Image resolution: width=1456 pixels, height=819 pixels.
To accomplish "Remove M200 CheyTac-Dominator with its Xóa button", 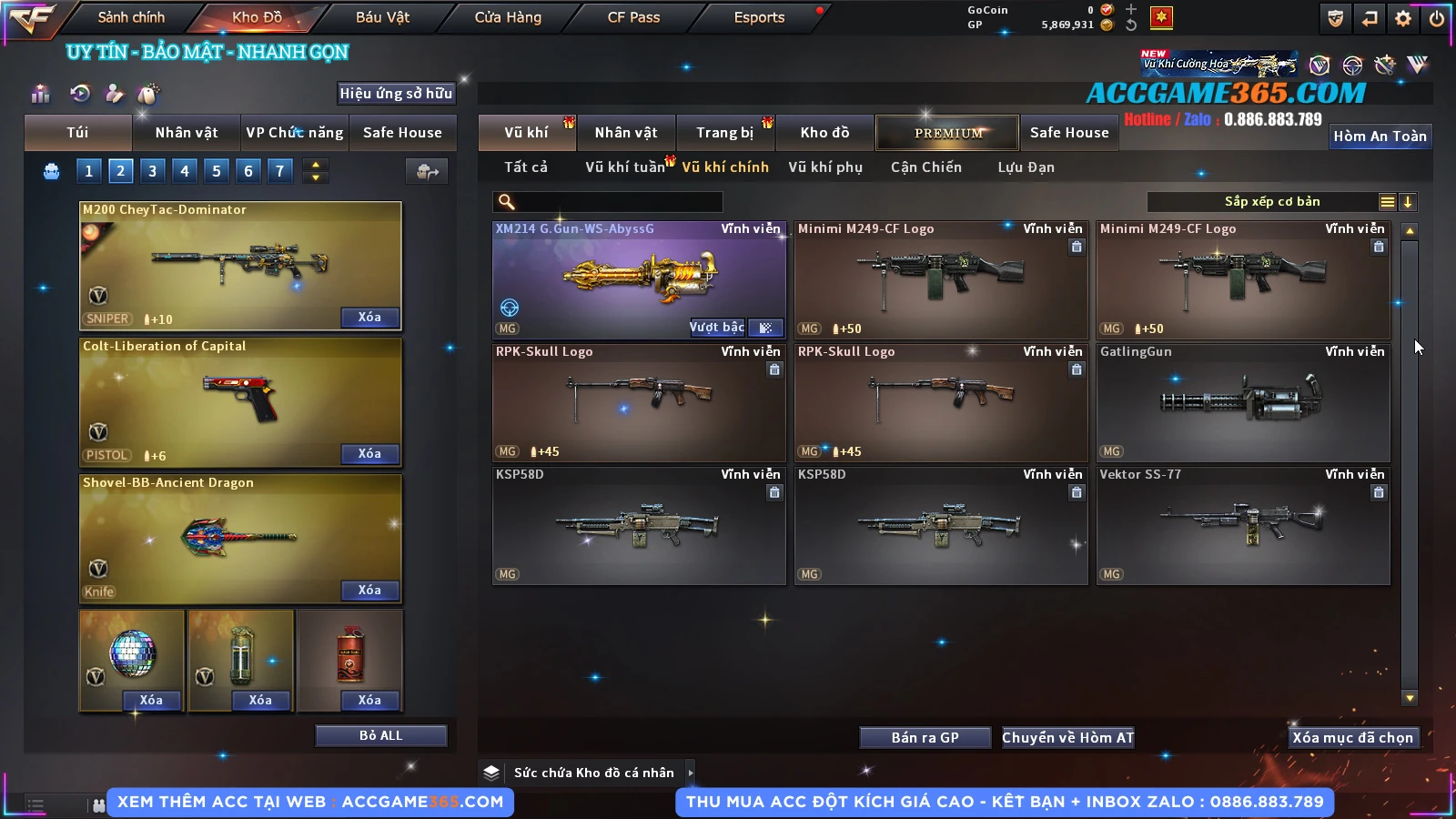I will pos(369,317).
